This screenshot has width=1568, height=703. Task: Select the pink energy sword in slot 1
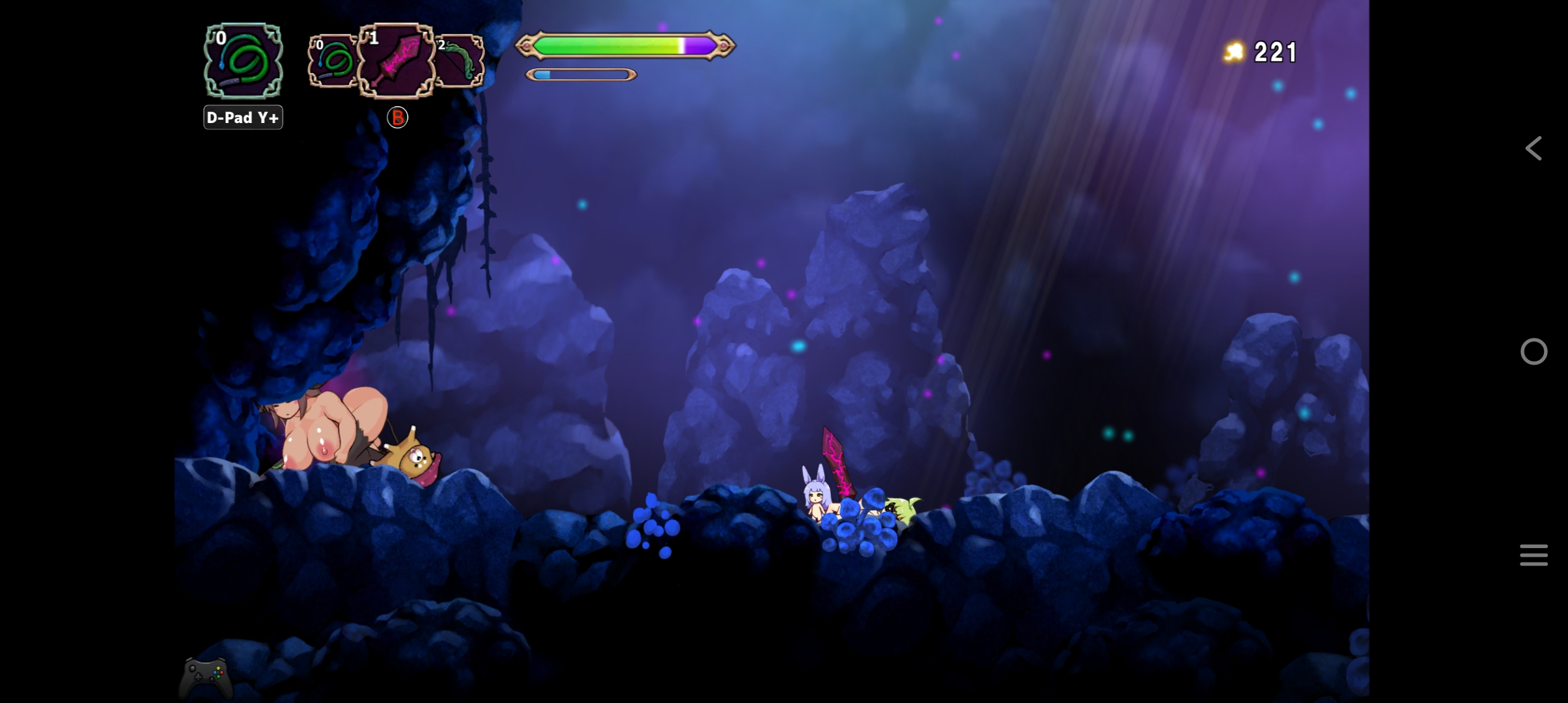tap(397, 62)
